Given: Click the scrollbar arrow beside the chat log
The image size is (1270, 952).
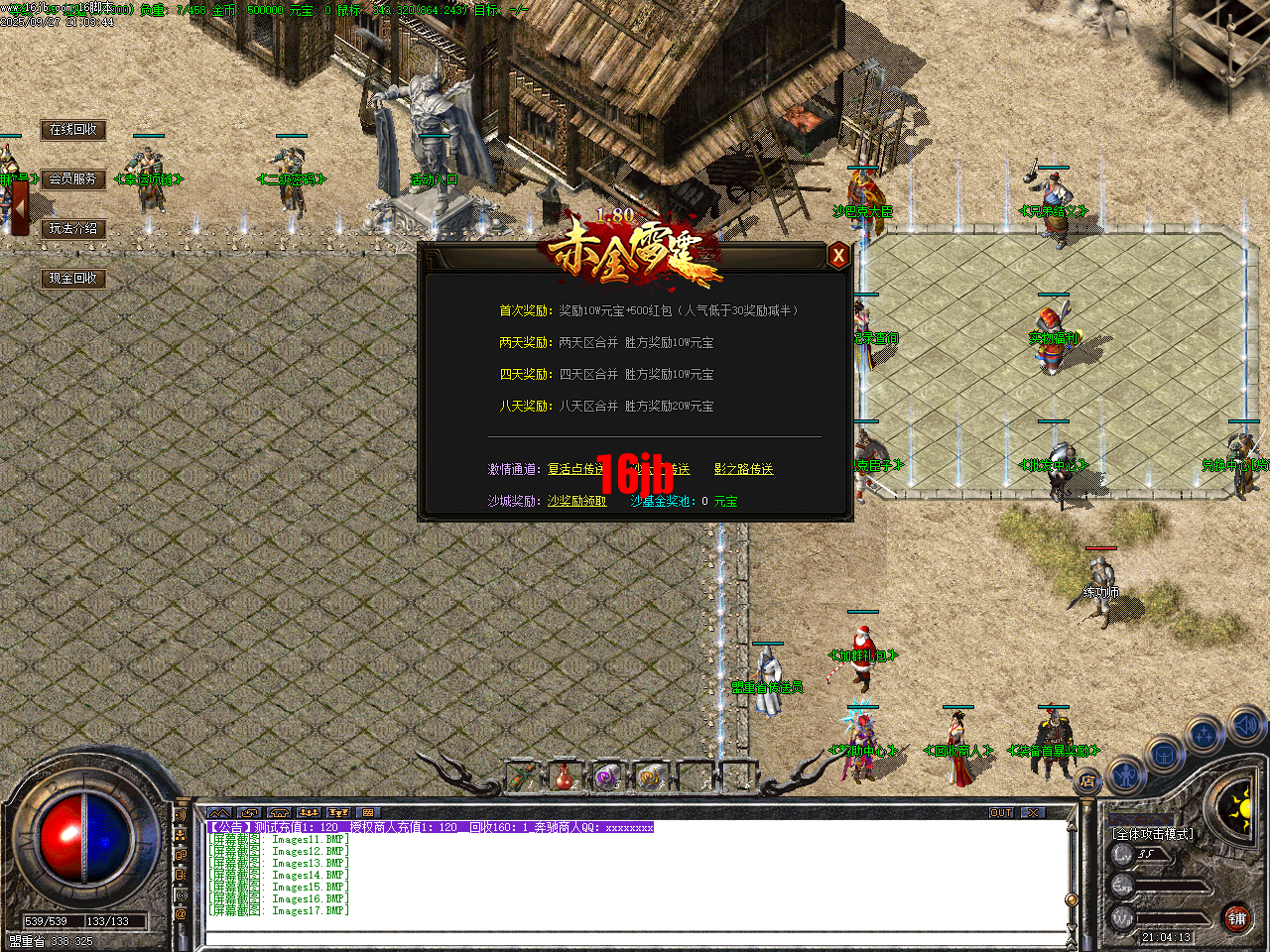Looking at the screenshot, I should coord(1073,827).
